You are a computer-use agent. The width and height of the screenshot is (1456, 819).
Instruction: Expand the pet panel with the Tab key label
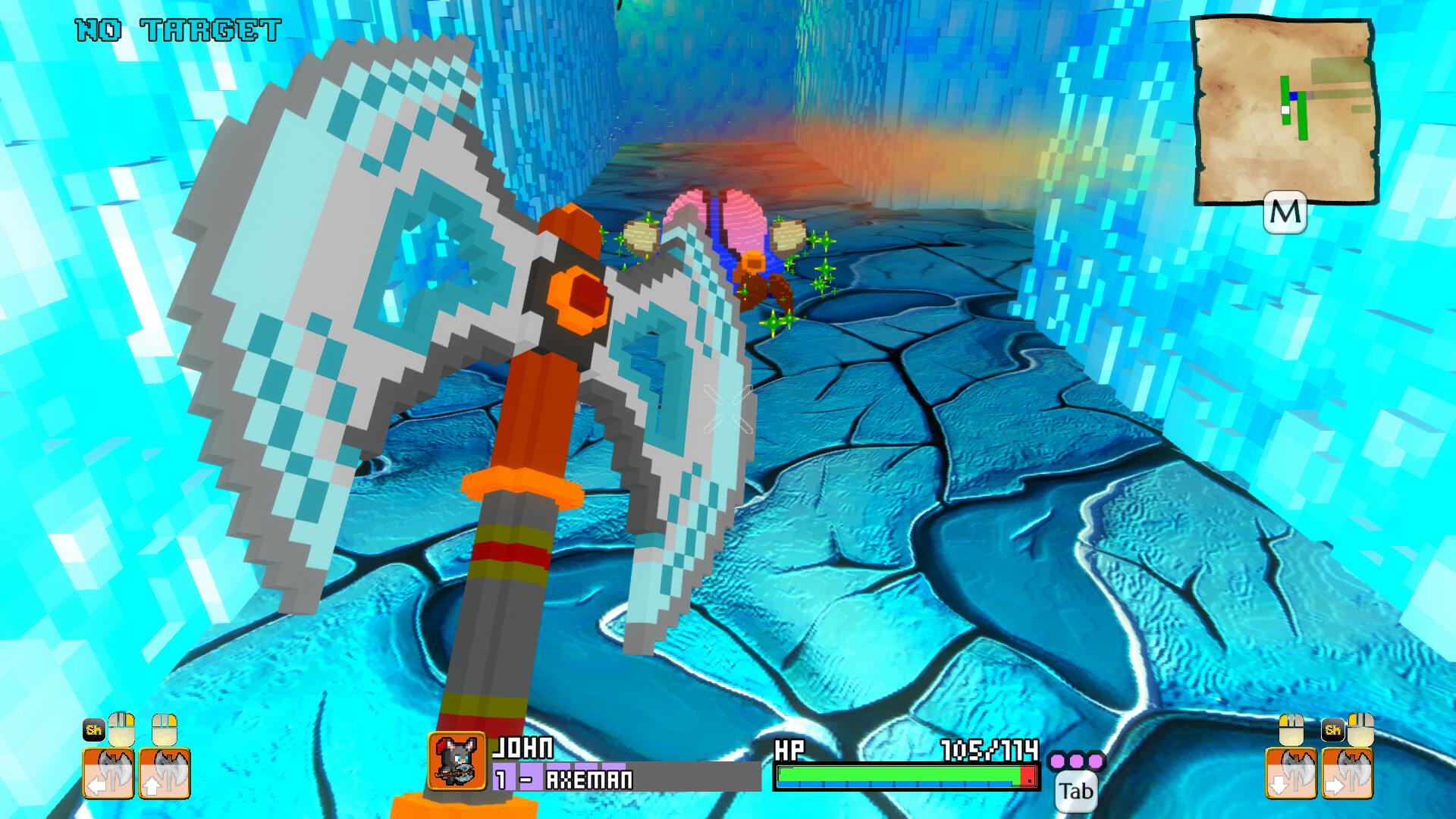1076,791
